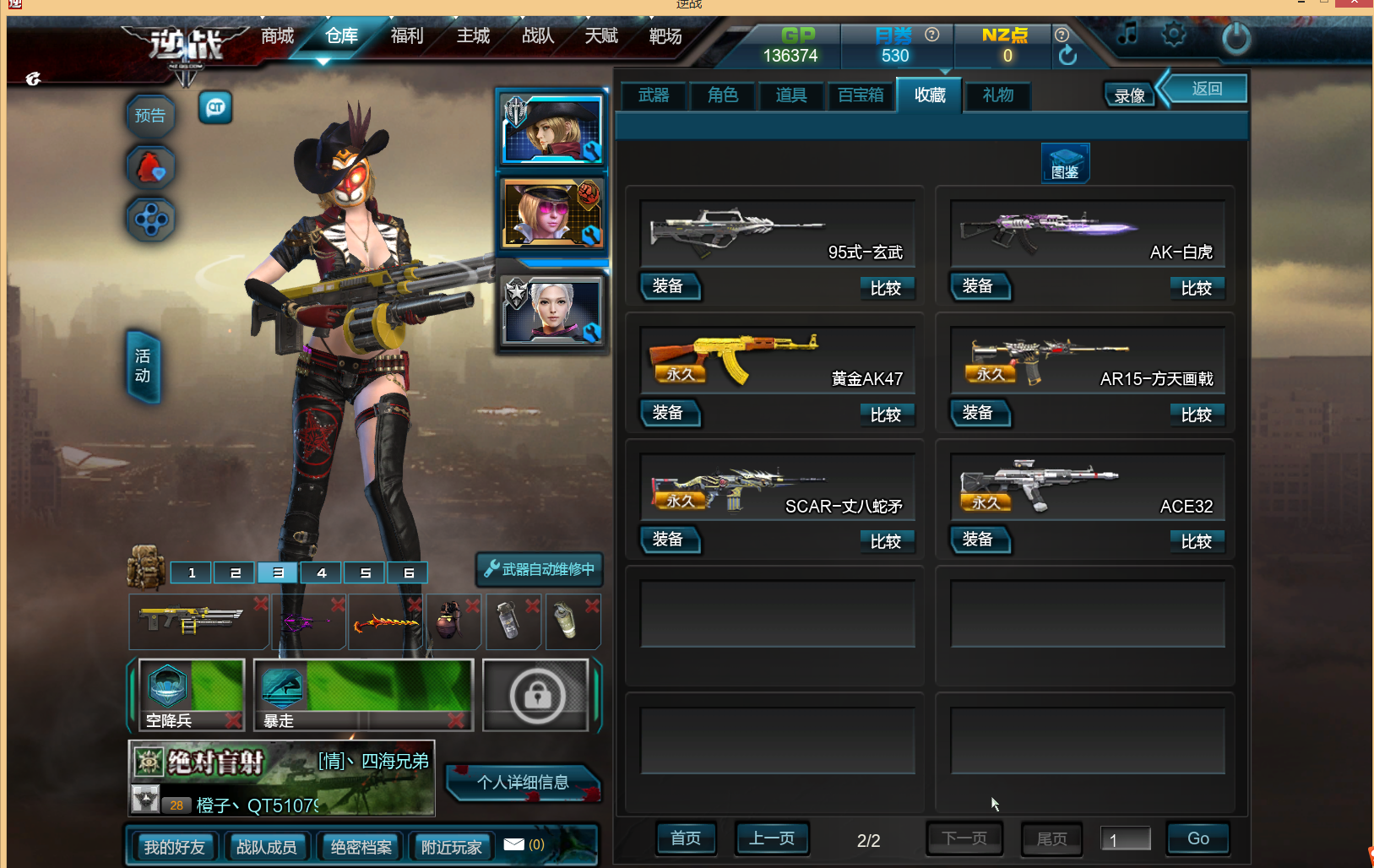Select the 礼物 gifts tab
Screen dimensions: 1374x868
pos(998,95)
